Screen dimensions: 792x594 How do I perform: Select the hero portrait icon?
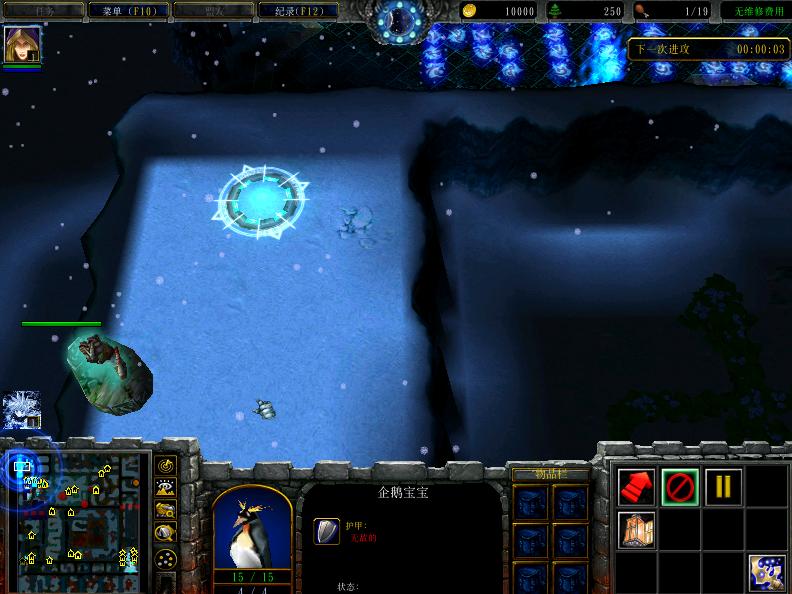coord(20,45)
